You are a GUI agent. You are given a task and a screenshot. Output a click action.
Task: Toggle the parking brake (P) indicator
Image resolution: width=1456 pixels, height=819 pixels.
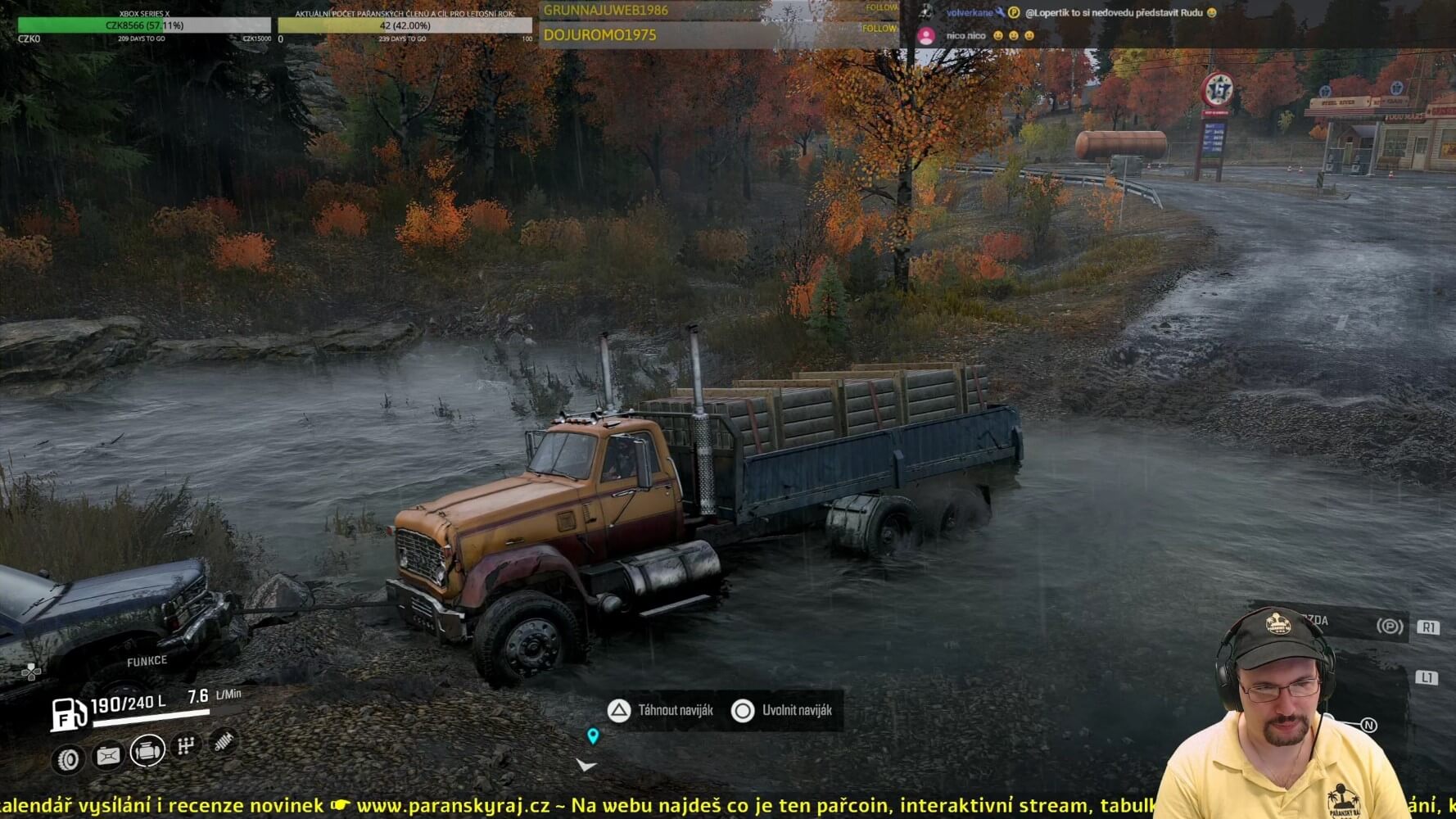click(x=1389, y=627)
